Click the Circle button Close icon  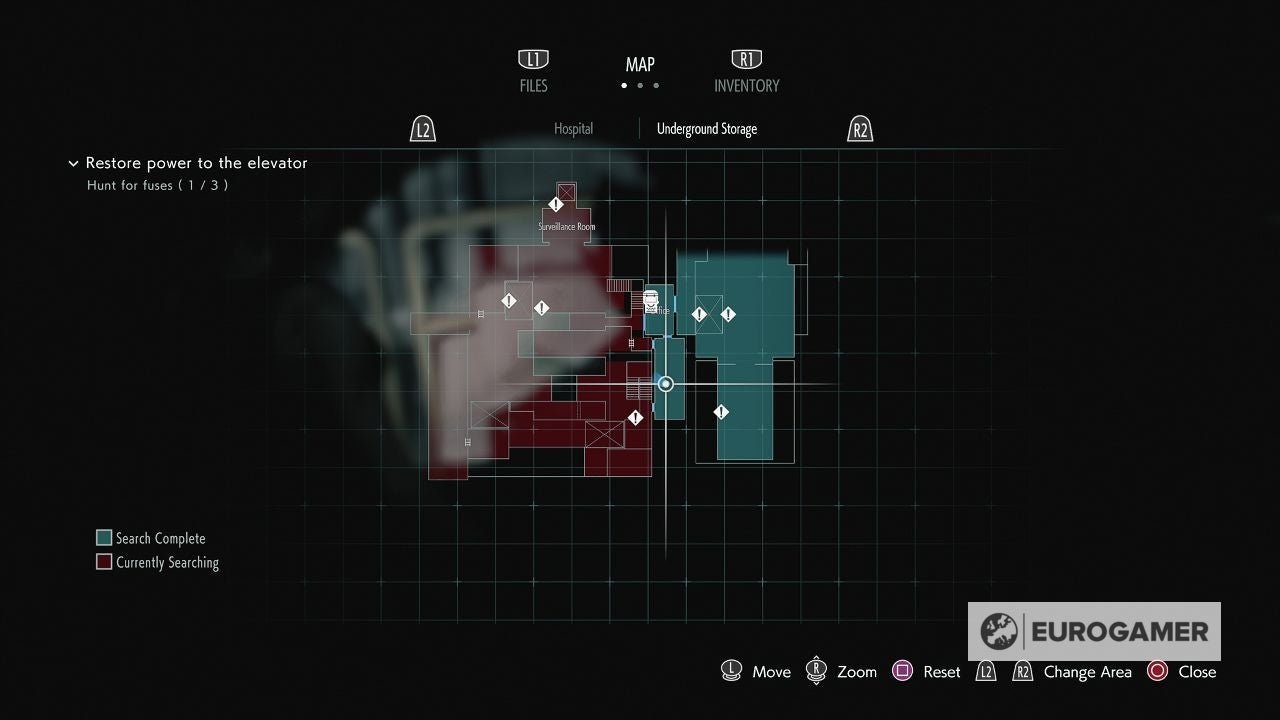click(x=1156, y=671)
